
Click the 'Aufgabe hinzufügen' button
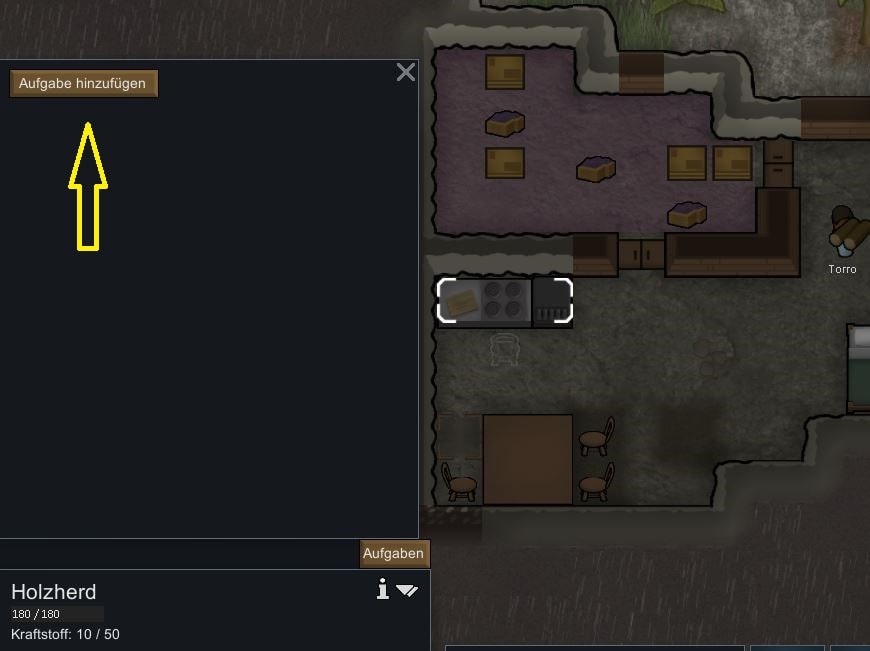pyautogui.click(x=83, y=84)
